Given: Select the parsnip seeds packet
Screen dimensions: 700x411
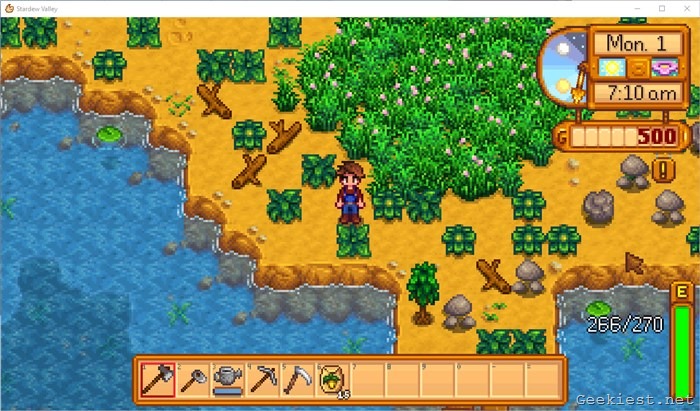Looking at the screenshot, I should tap(331, 378).
